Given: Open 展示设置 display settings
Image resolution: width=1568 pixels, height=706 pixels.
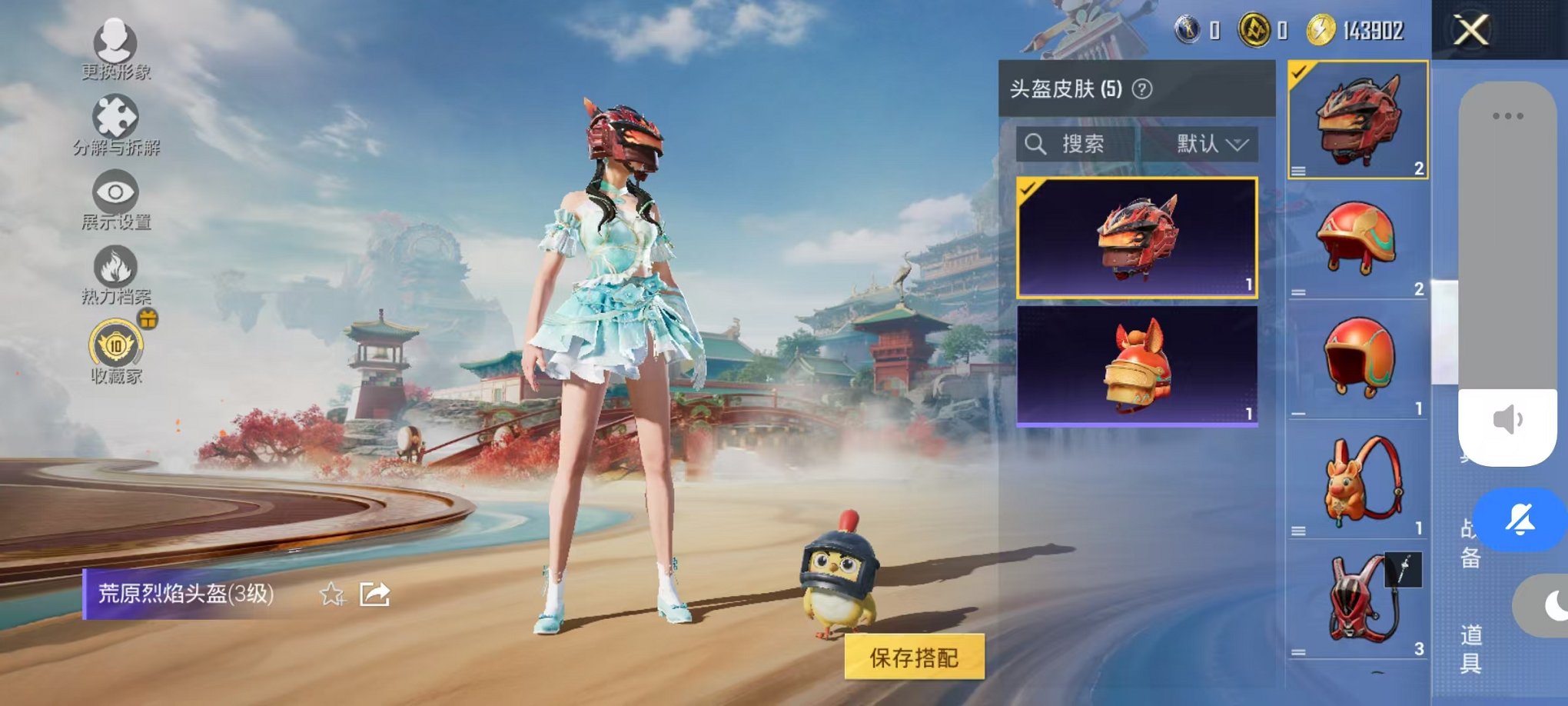Looking at the screenshot, I should click(x=115, y=192).
